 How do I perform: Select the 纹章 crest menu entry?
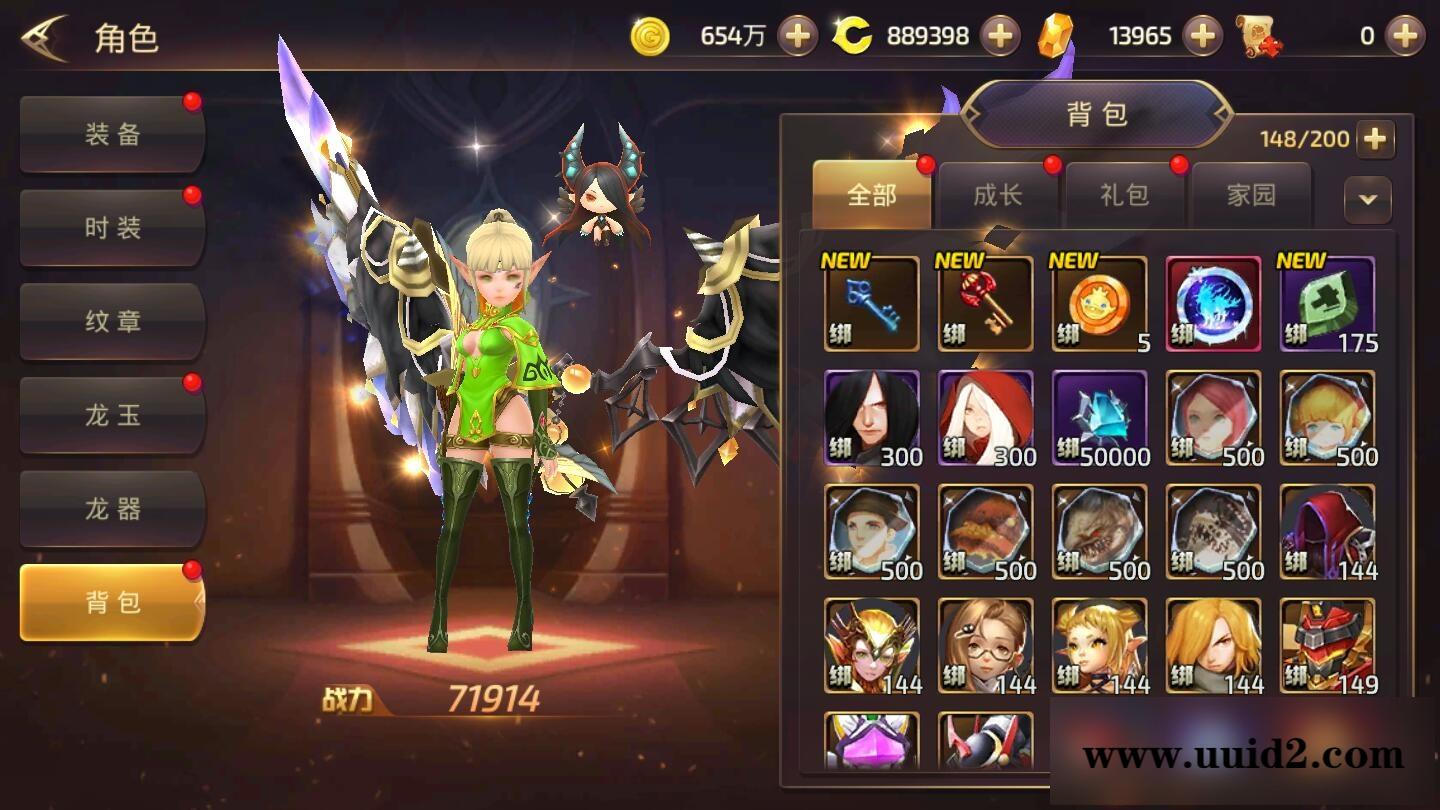(112, 322)
